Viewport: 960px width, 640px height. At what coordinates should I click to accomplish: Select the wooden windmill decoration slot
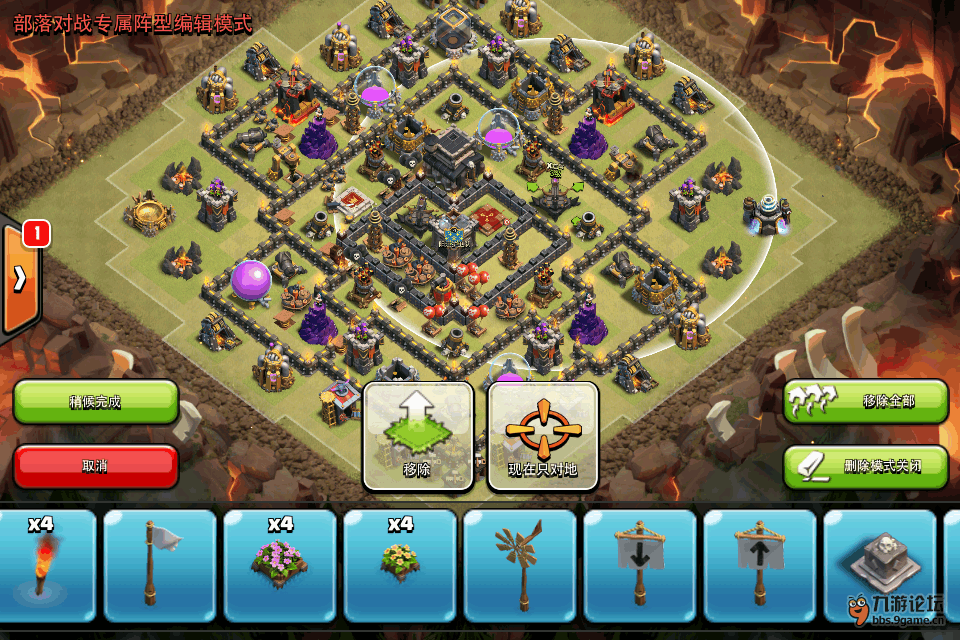pyautogui.click(x=520, y=565)
